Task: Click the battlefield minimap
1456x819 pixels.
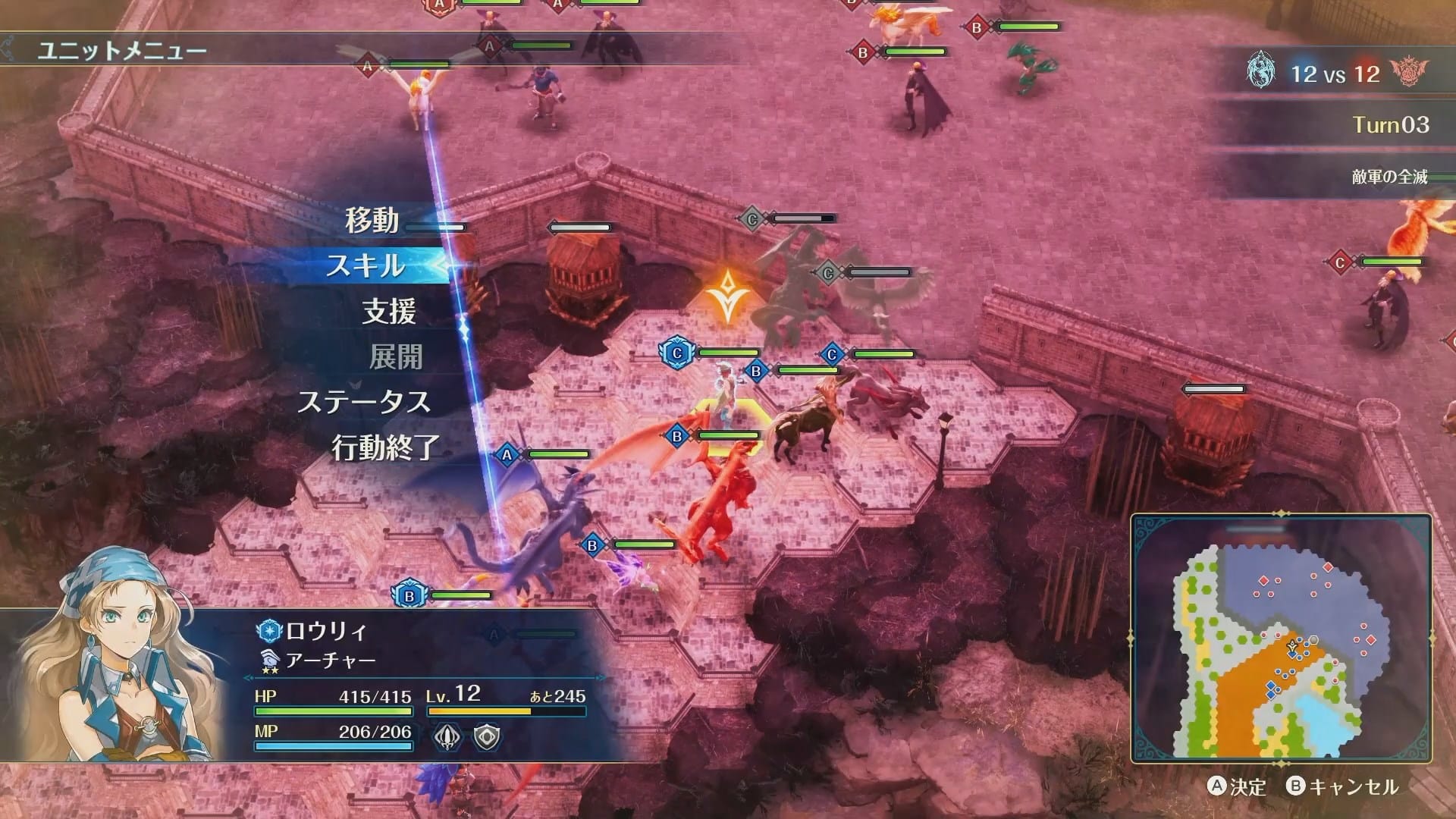Action: pos(1281,639)
